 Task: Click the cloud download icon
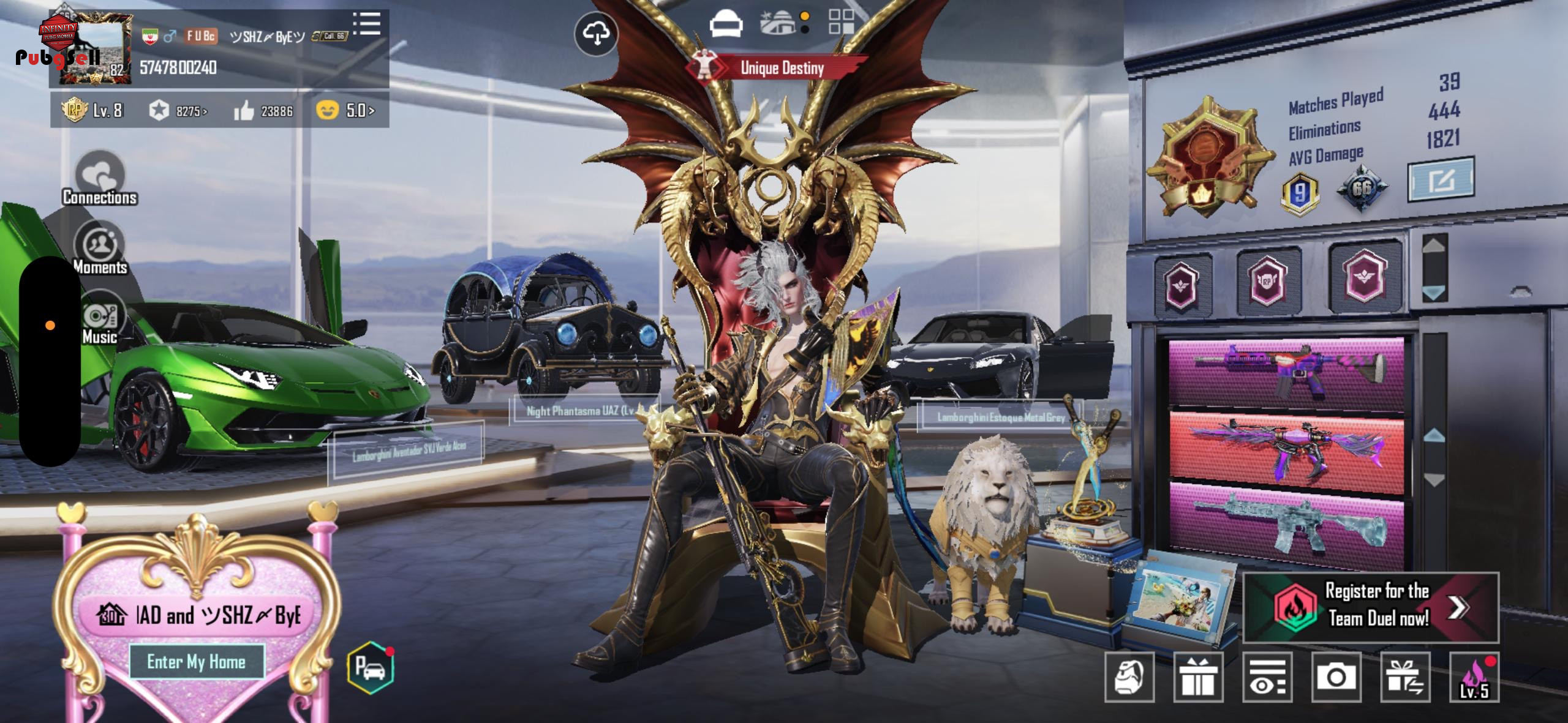coord(596,34)
